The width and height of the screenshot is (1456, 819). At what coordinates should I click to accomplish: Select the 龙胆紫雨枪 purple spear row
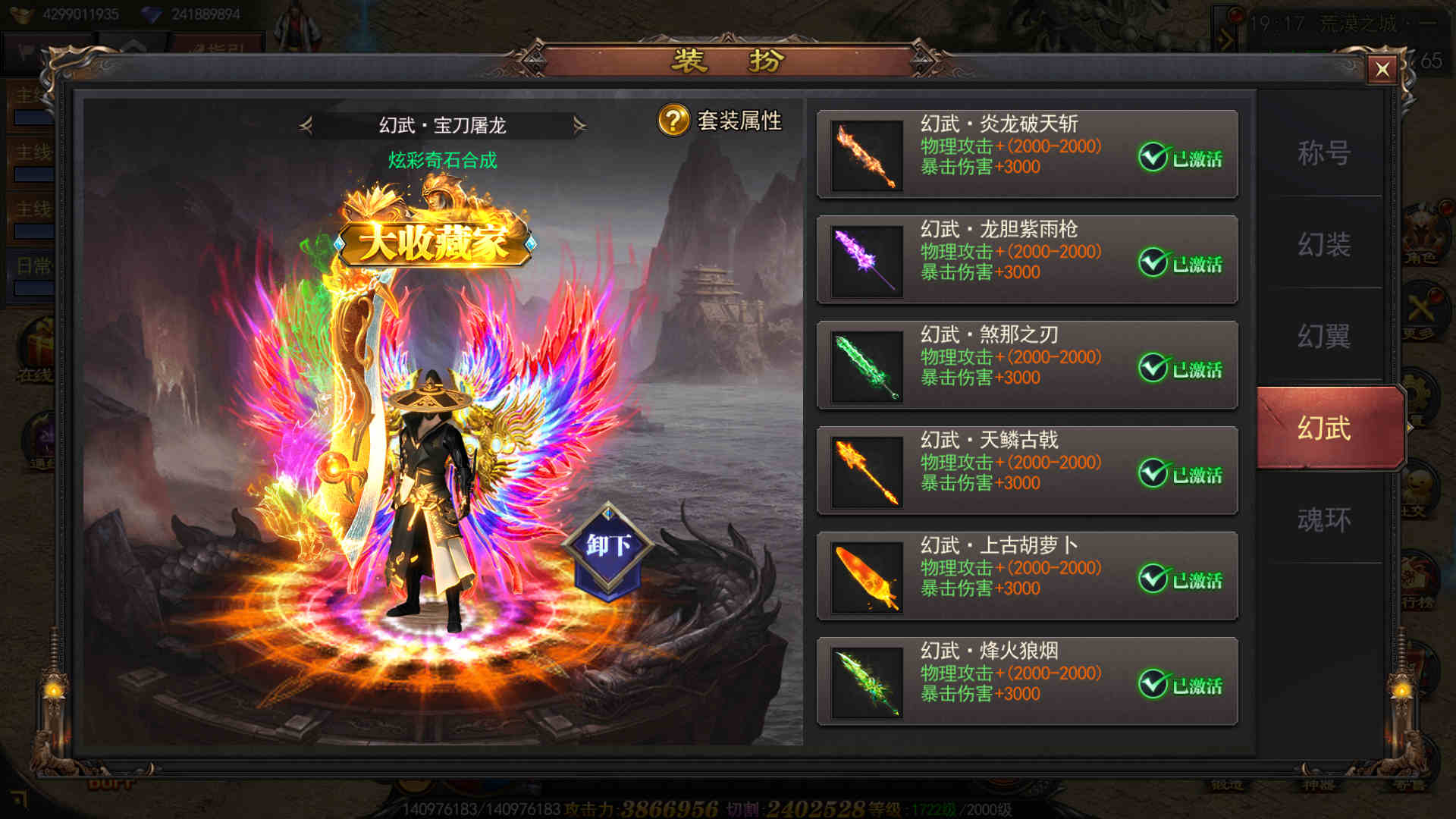(1027, 260)
